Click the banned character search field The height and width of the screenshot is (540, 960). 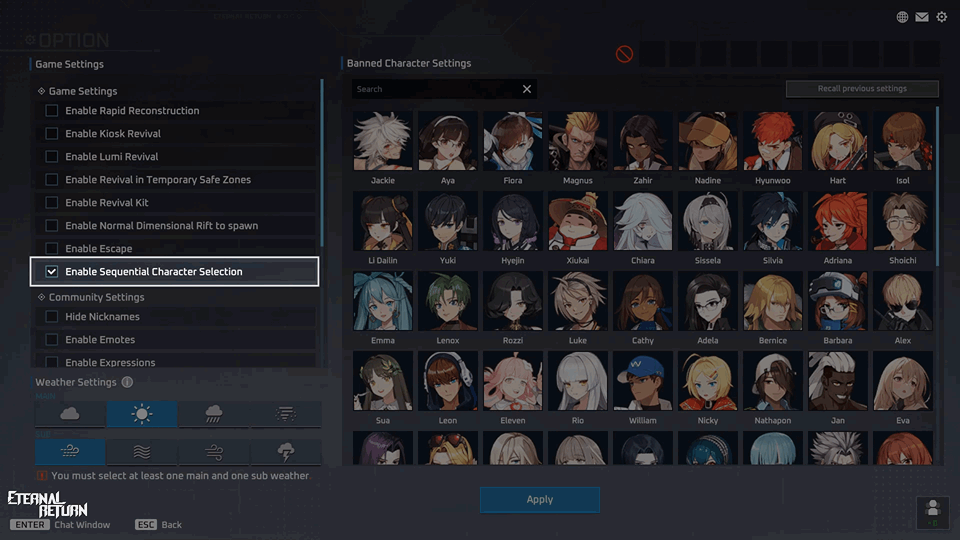(x=435, y=89)
